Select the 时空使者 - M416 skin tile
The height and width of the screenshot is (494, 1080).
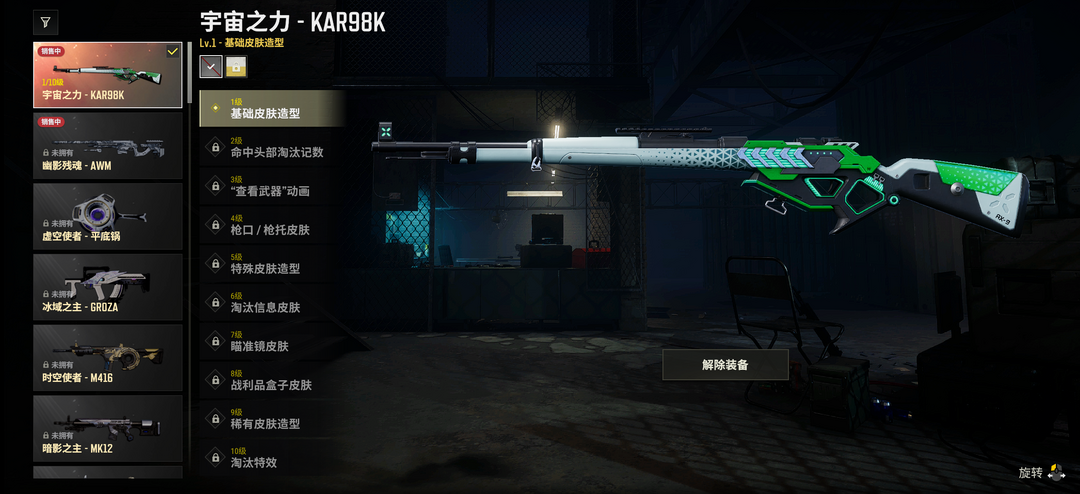coord(107,358)
